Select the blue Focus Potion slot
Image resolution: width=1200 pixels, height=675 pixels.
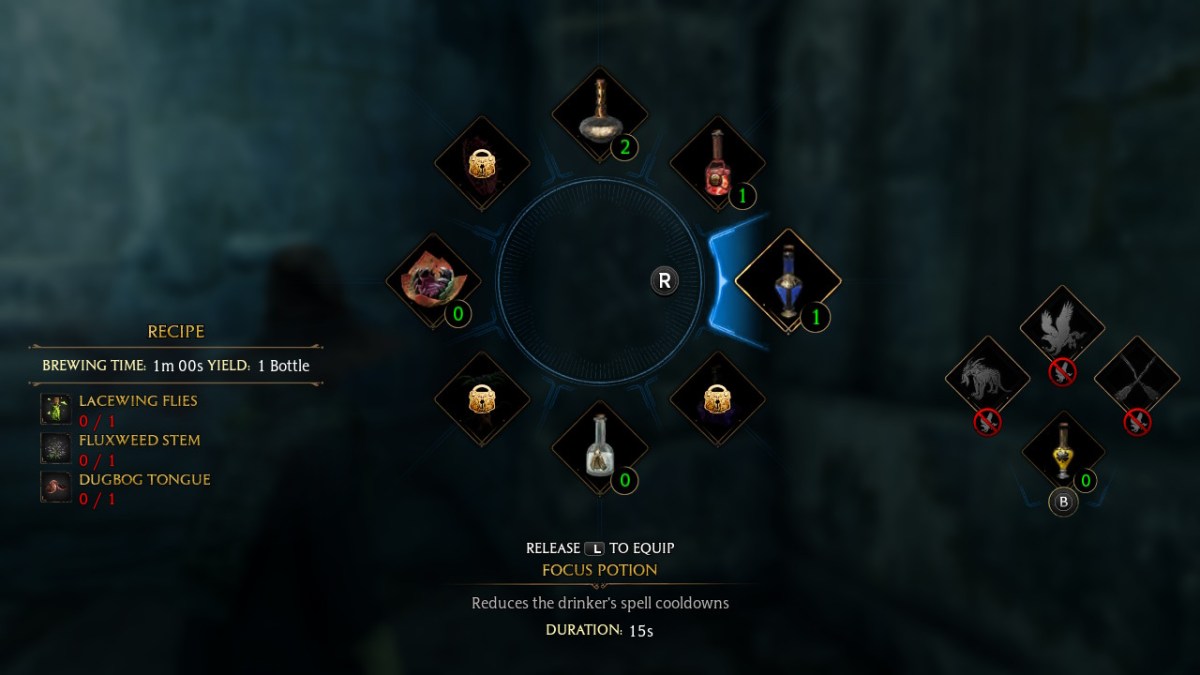tap(788, 281)
